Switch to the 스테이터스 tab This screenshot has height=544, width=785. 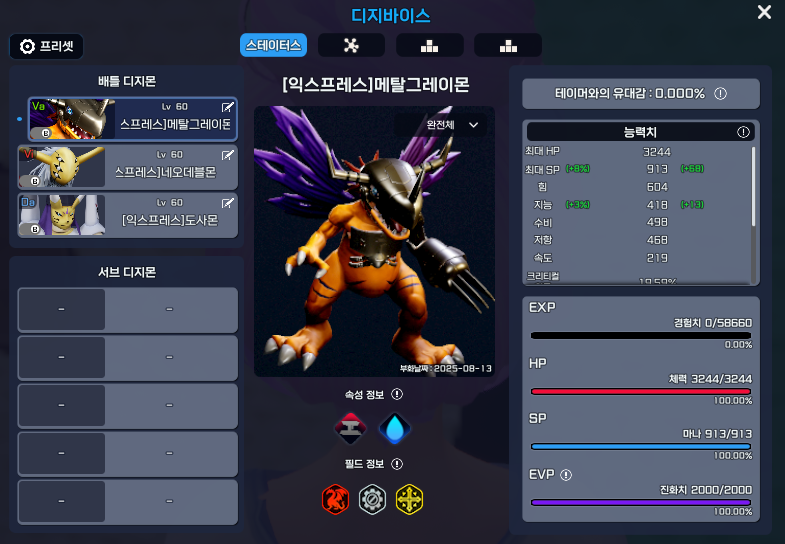tap(273, 45)
